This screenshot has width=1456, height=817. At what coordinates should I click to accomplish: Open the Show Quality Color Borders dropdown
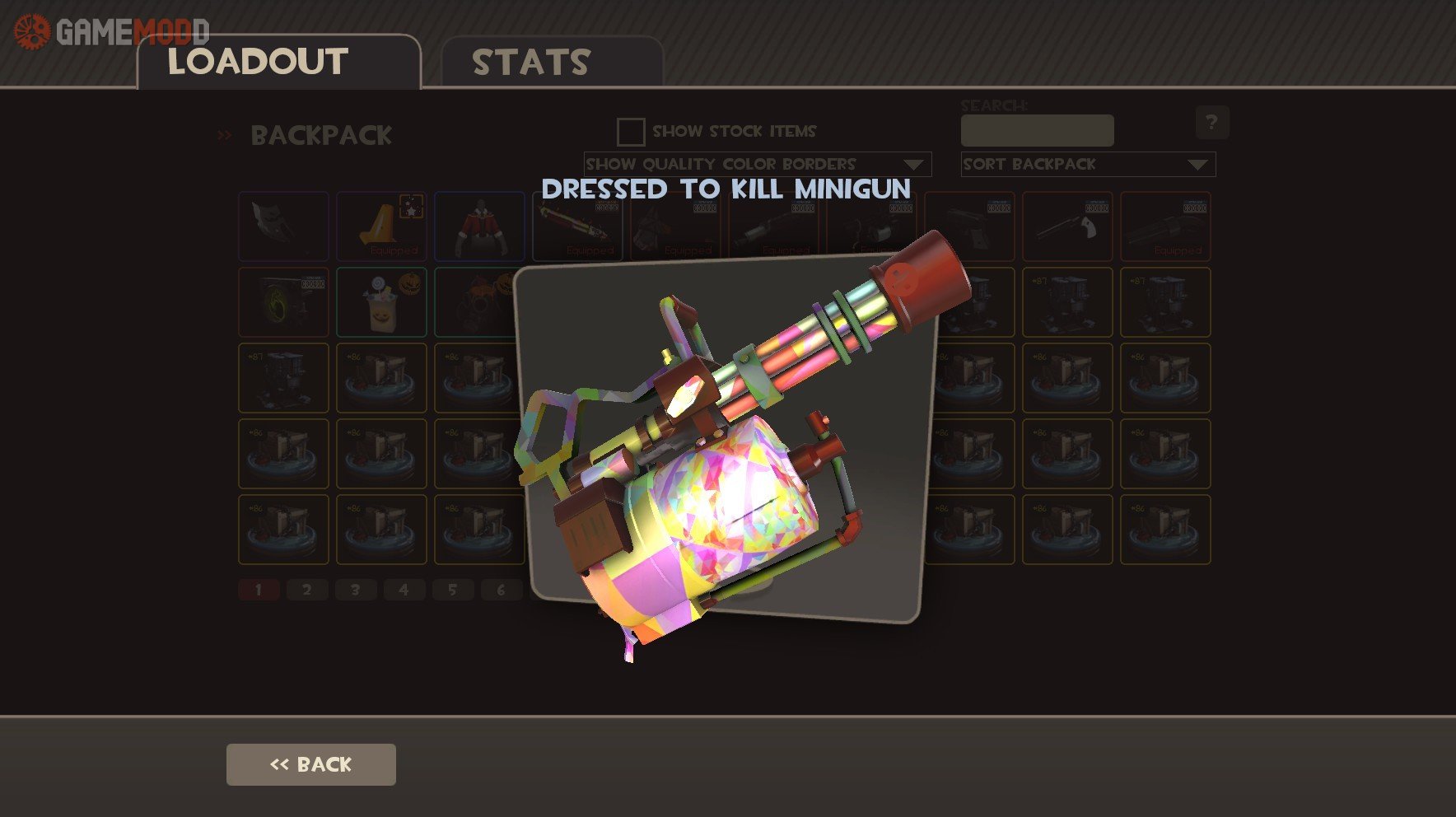[757, 164]
